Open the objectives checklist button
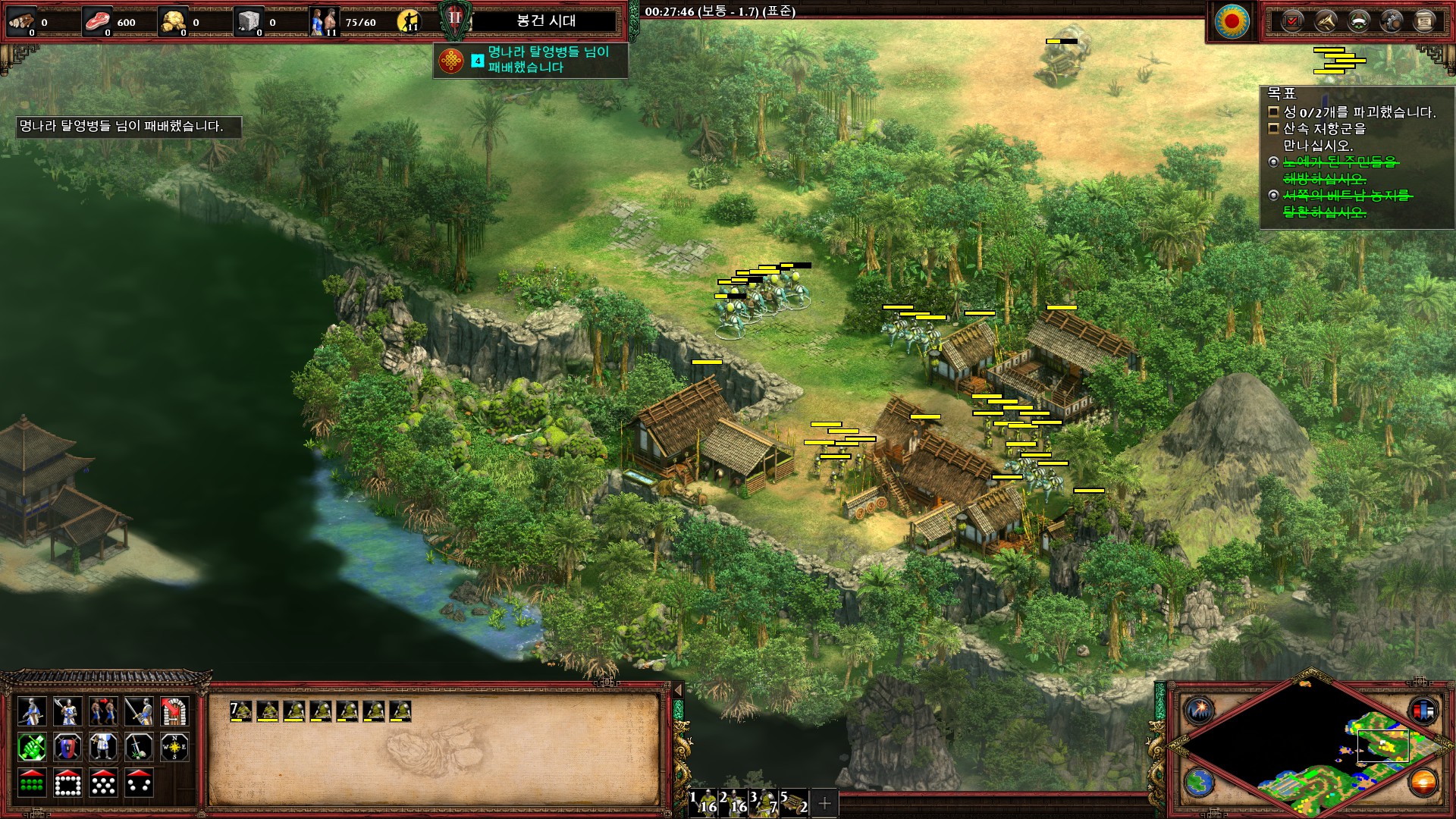Screen dimensions: 1456x819 pyautogui.click(x=1291, y=21)
